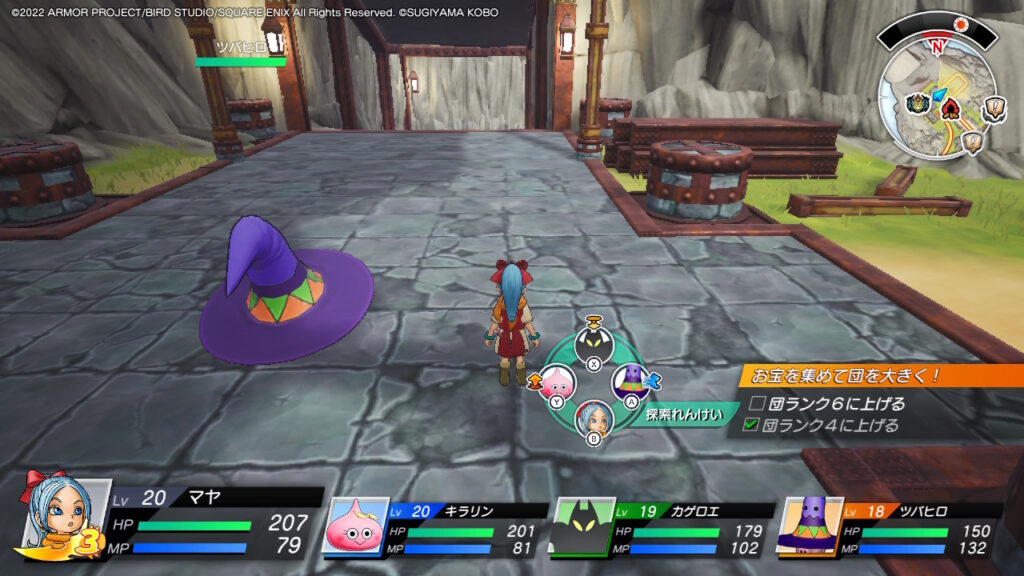Select the pink slime on the action wheel

coord(558,385)
